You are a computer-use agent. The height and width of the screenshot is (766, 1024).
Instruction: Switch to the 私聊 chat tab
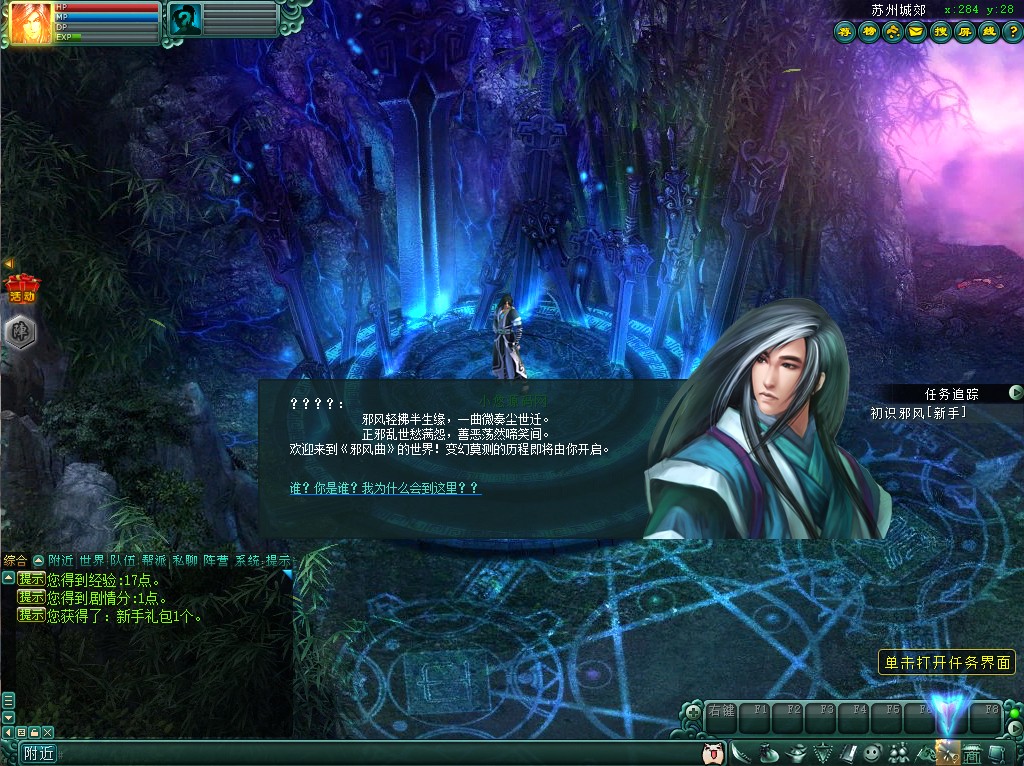(185, 561)
